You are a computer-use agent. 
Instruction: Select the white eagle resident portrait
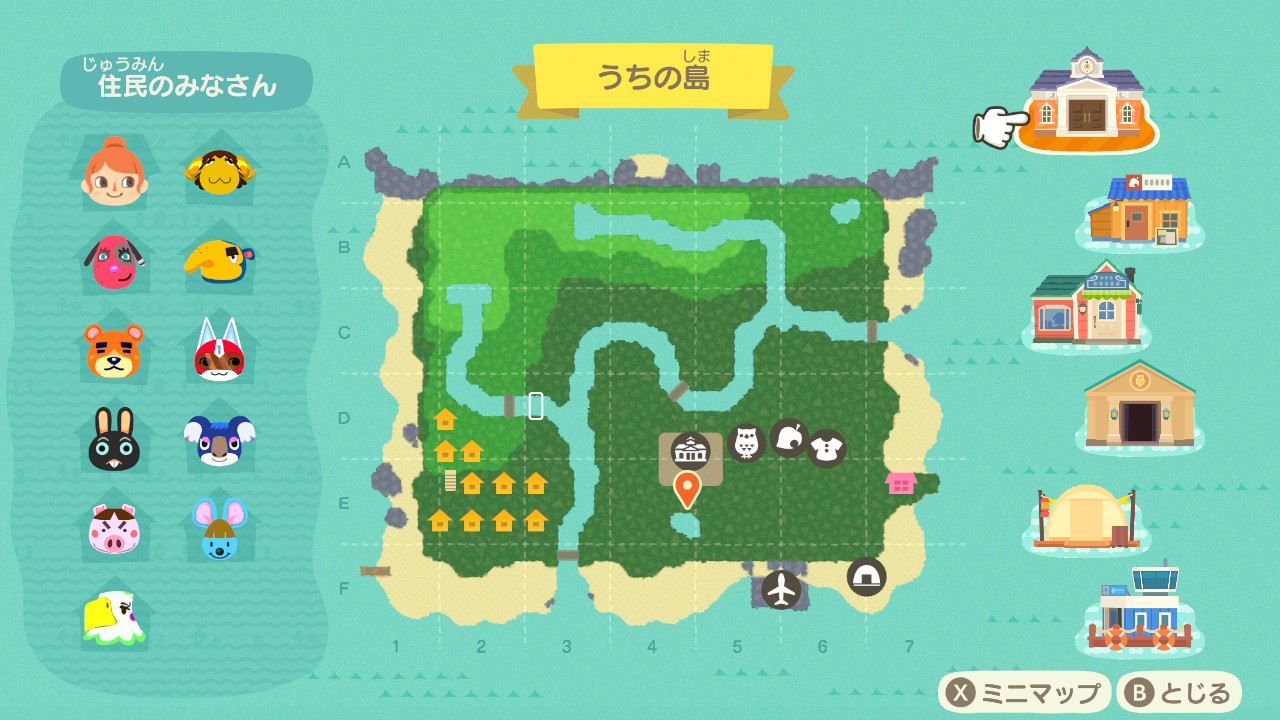(114, 616)
